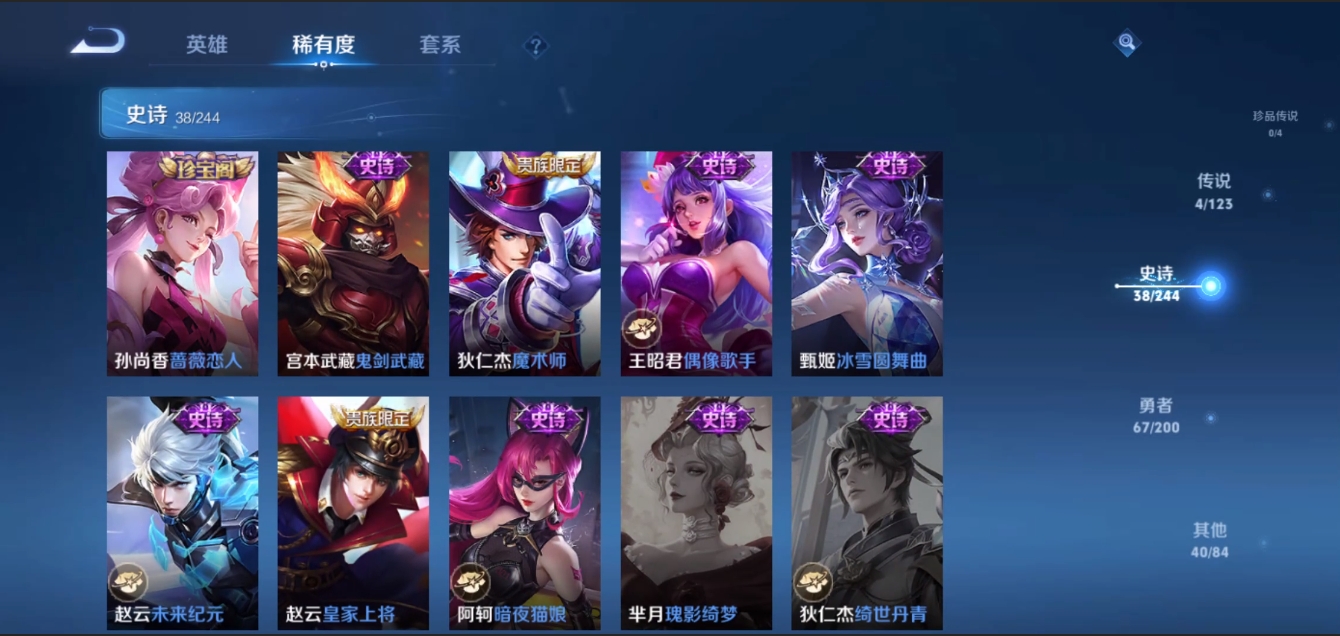The height and width of the screenshot is (636, 1340).
Task: Open the 芈月 瑰影绮梦 skin card
Action: tap(696, 512)
